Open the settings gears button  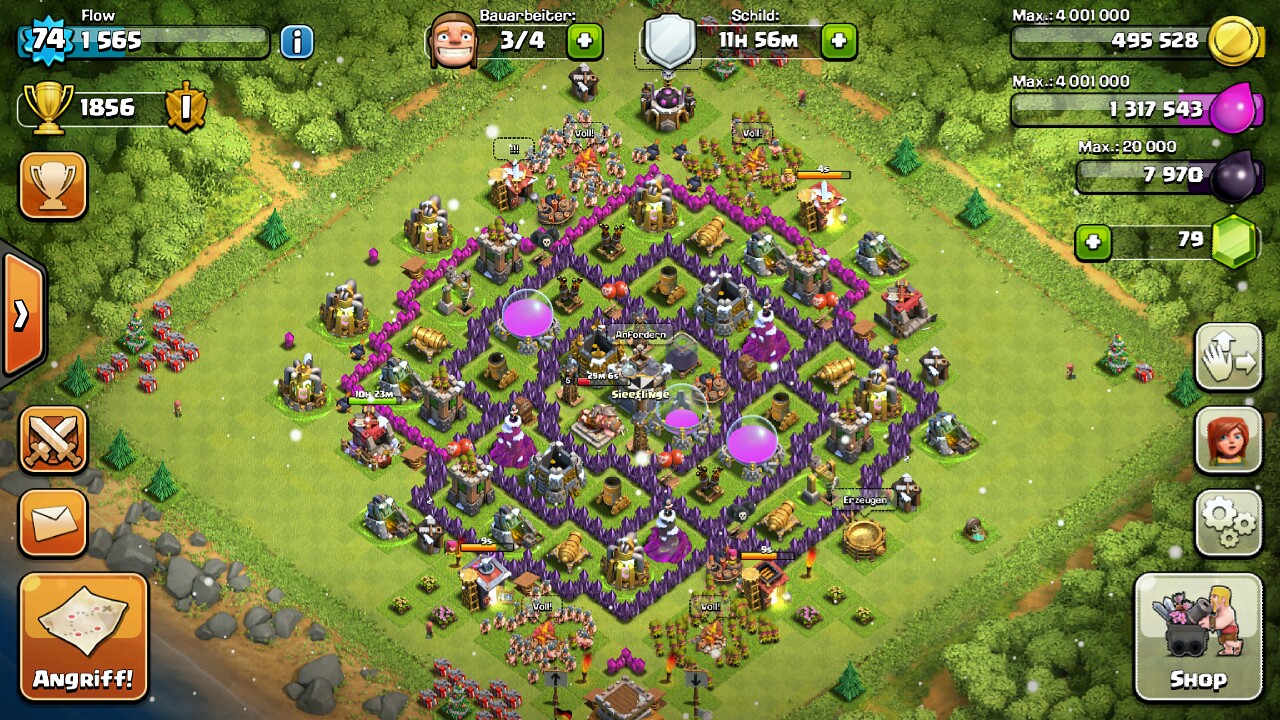coord(1228,522)
